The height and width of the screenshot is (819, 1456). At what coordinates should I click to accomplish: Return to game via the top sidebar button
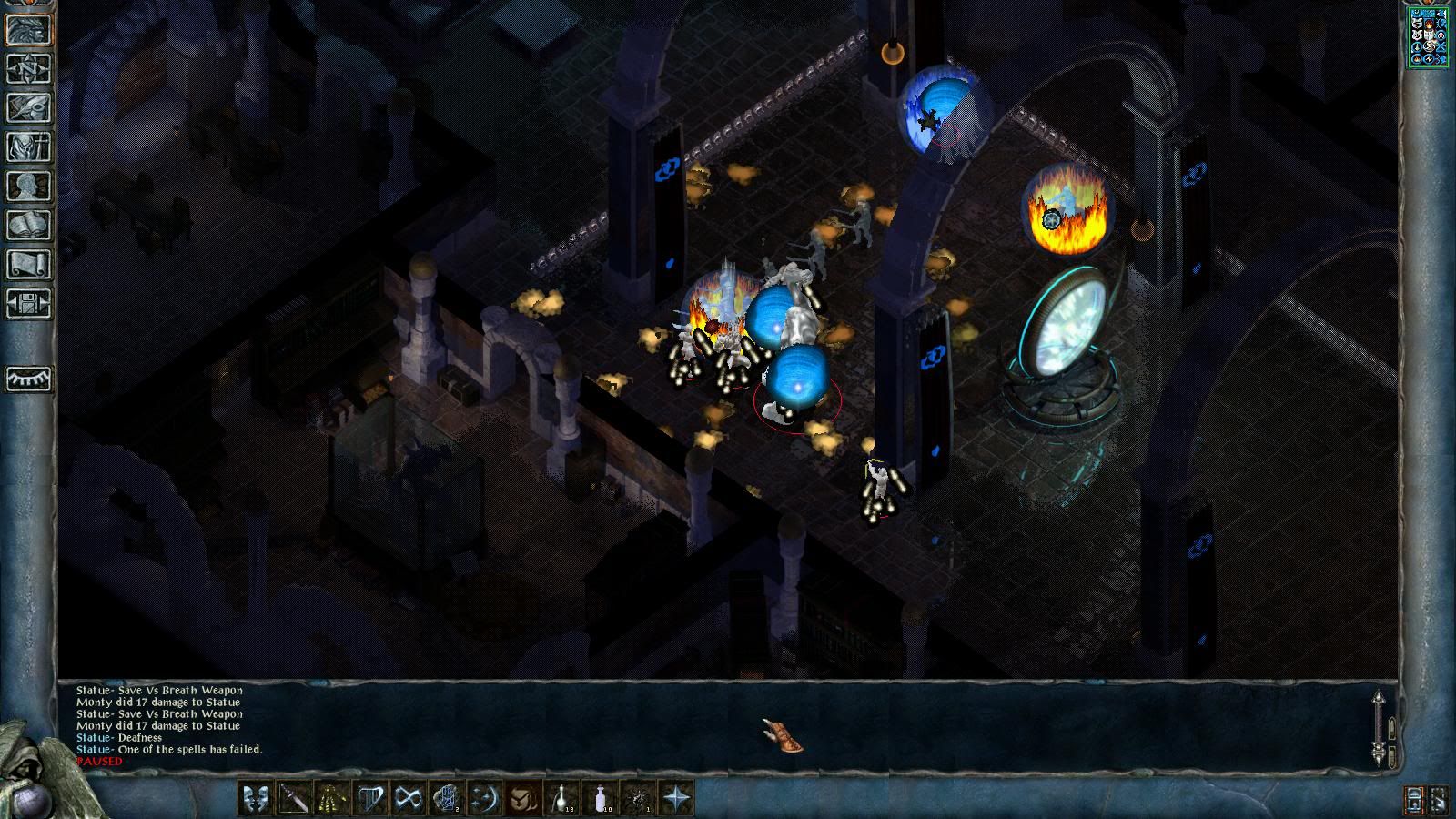[x=29, y=29]
